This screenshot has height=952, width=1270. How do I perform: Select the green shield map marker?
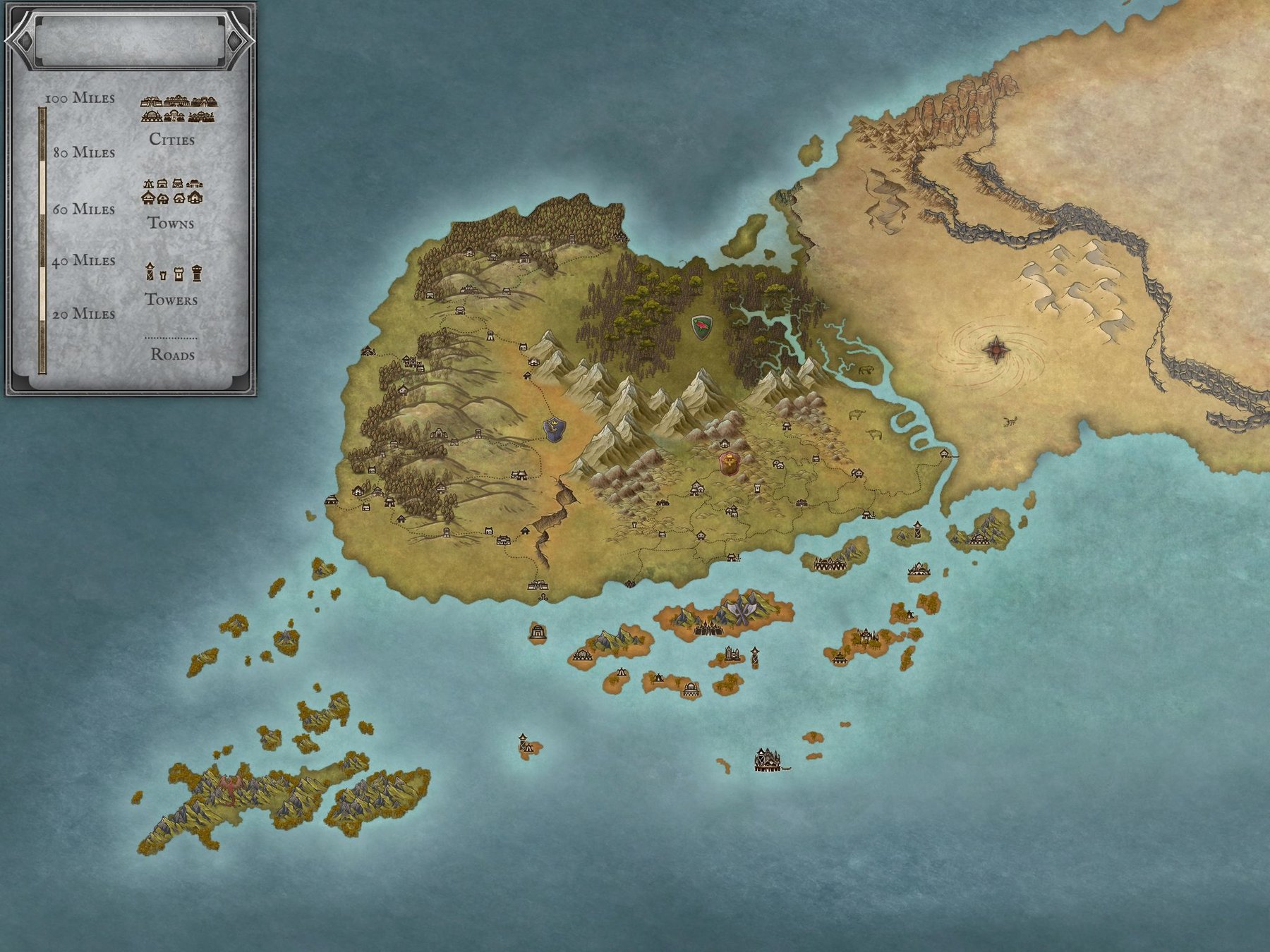(701, 327)
